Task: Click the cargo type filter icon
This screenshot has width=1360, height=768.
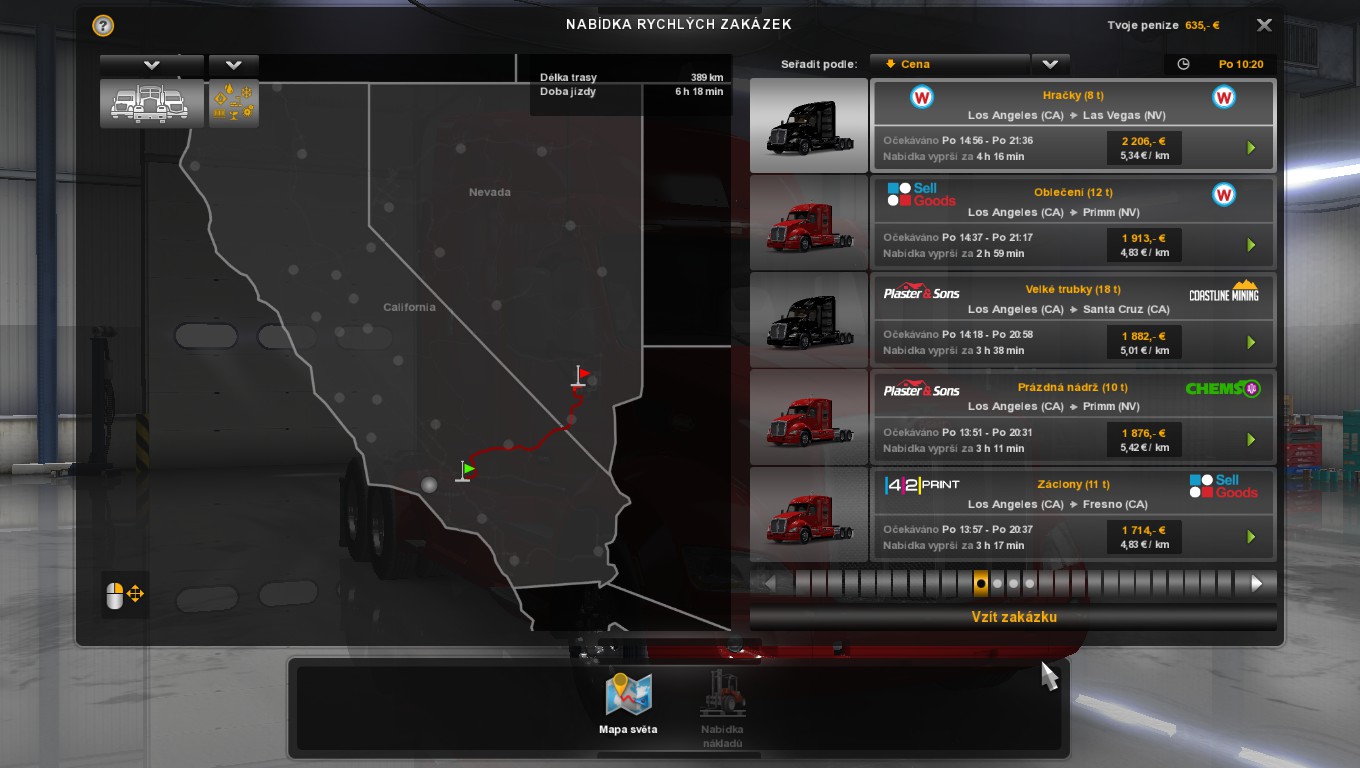Action: [233, 102]
